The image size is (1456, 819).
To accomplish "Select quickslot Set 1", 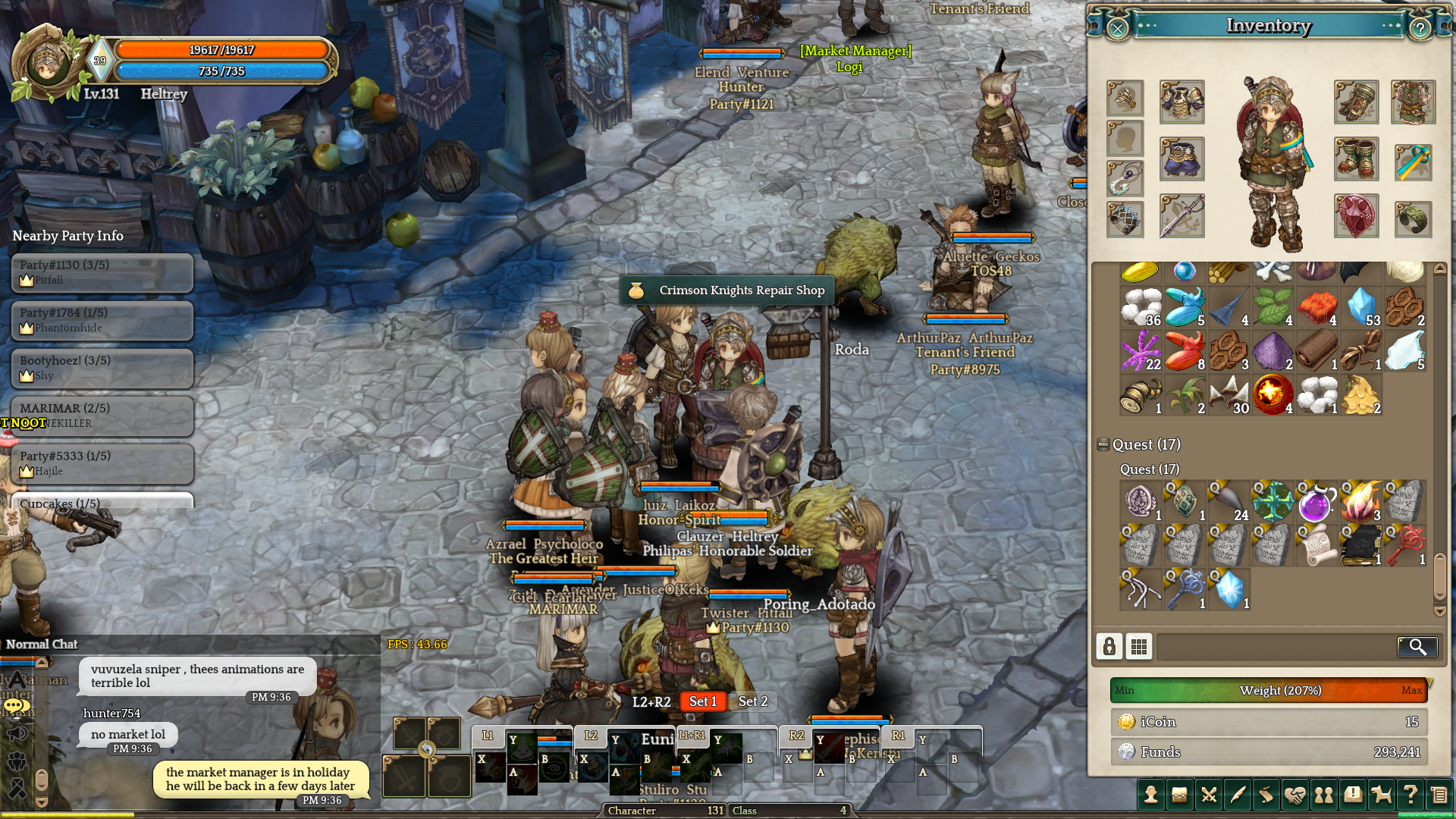I will click(702, 701).
